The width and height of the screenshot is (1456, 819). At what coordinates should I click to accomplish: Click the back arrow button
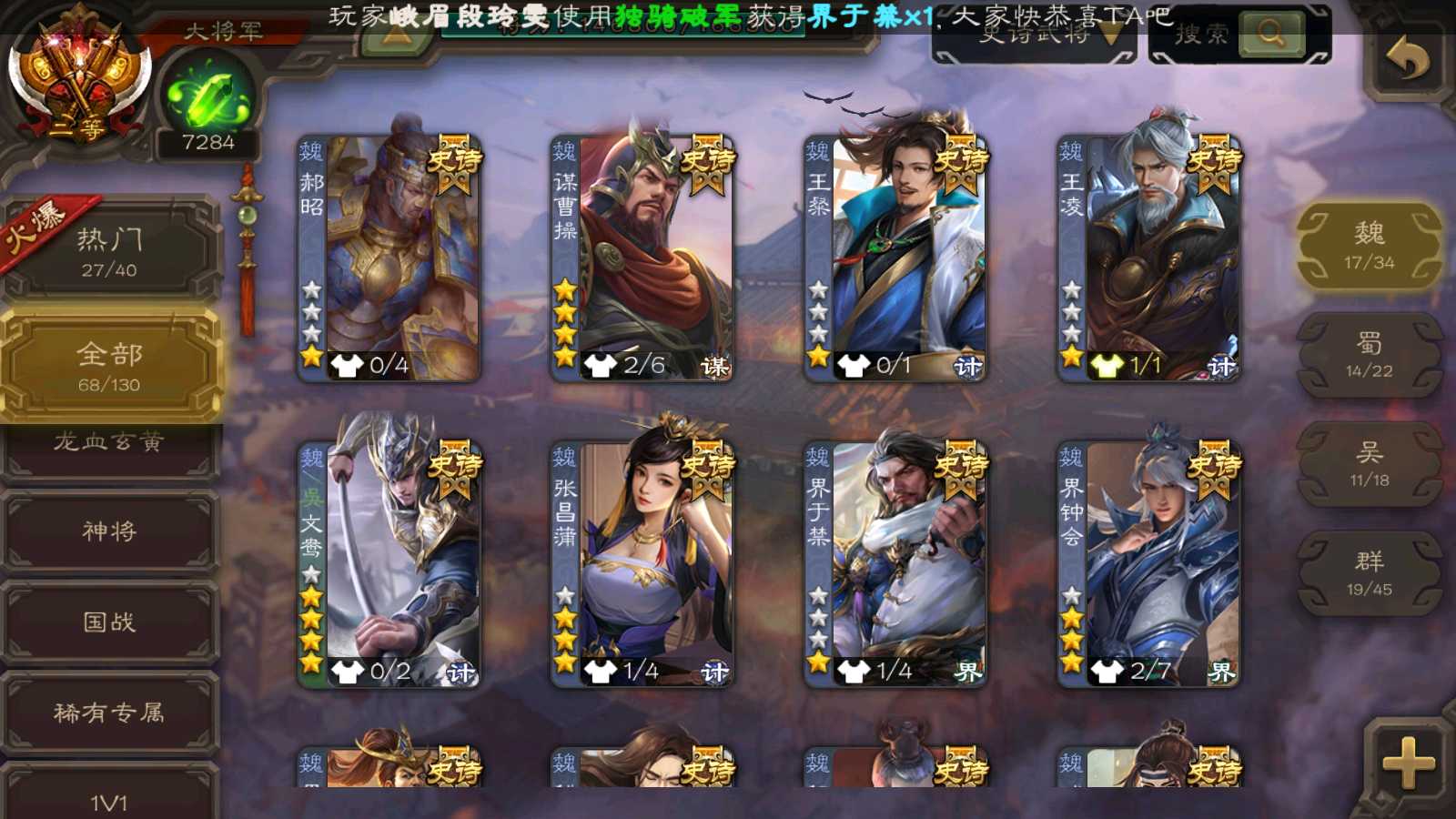[1407, 60]
